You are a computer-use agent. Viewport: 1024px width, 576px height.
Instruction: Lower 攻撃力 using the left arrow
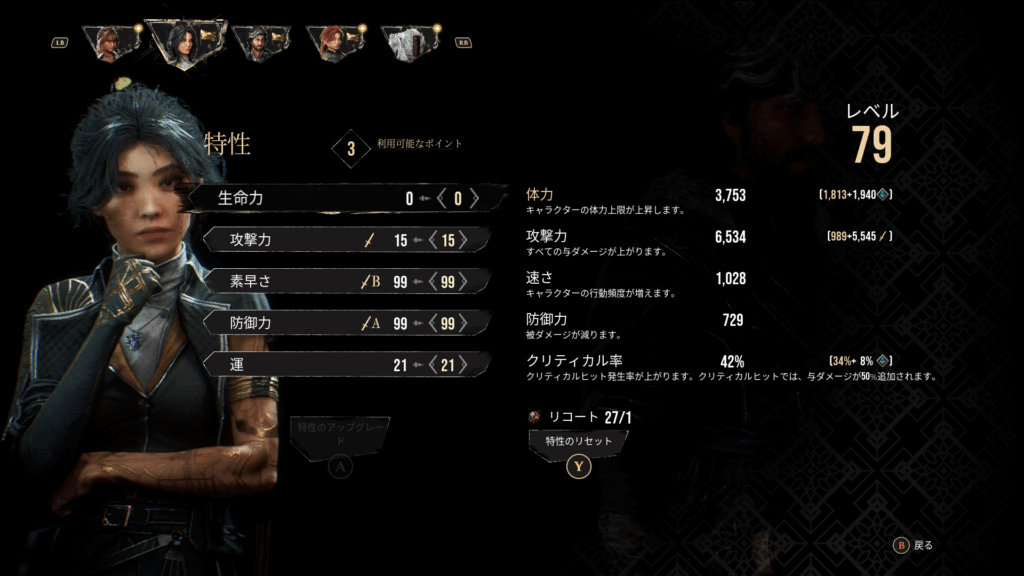431,240
